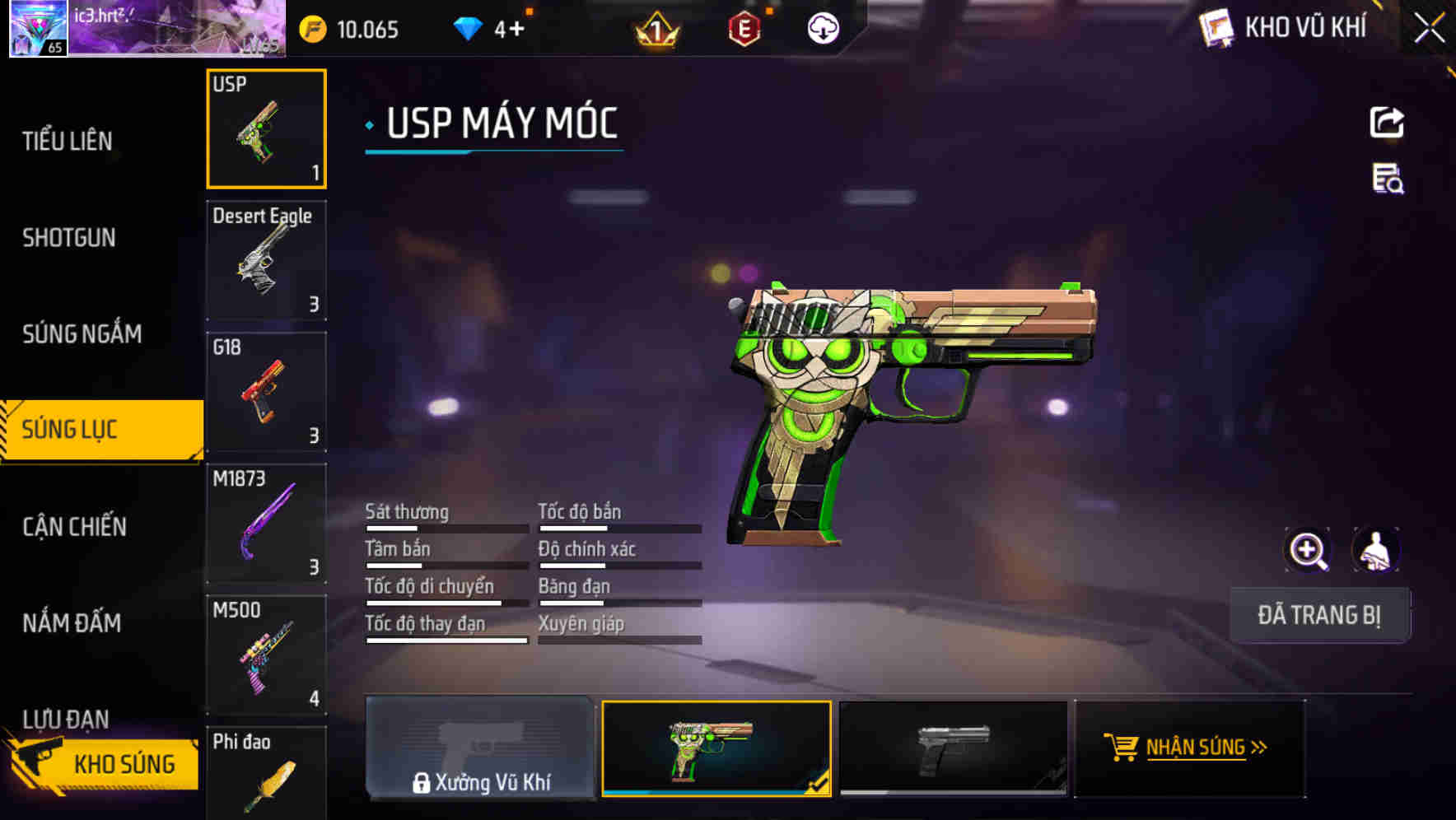Screen dimensions: 1456x820
Task: Click the ĐÃ TRANG BỊ button
Action: 1318,615
